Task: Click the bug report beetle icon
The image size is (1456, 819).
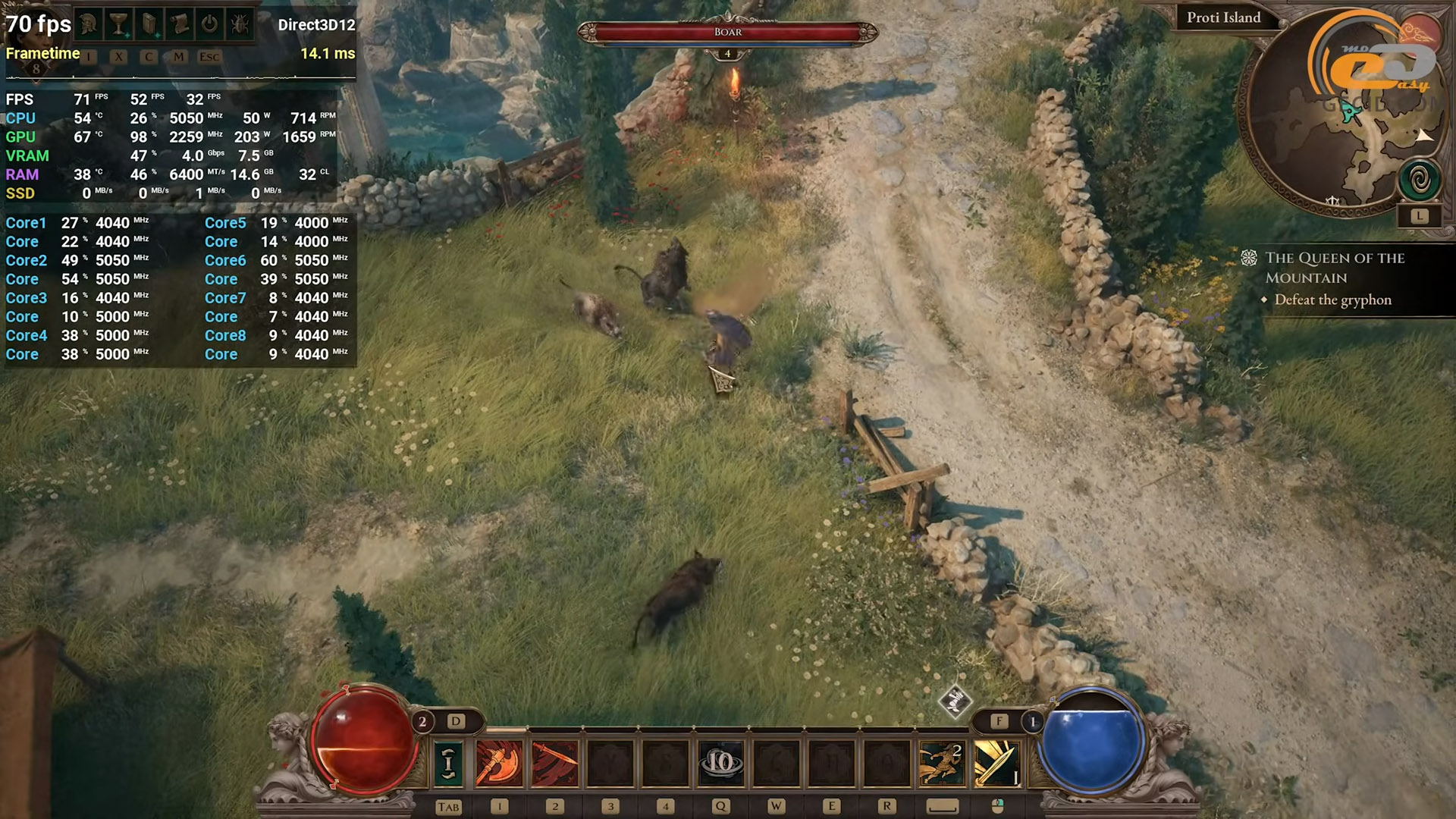Action: tap(240, 24)
